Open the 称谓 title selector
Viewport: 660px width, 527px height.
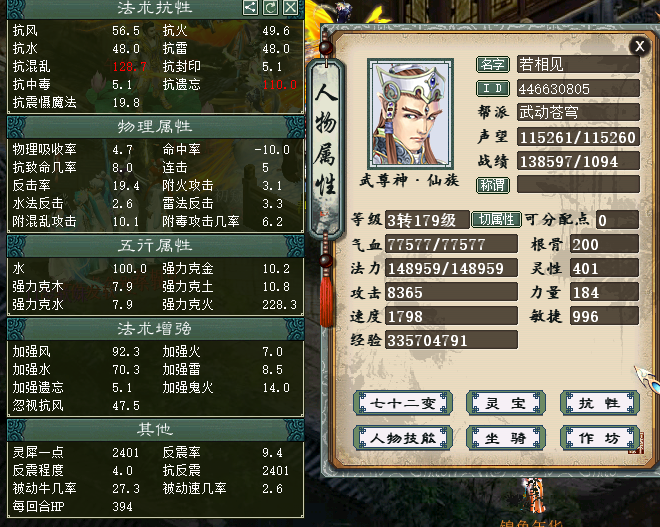tap(493, 185)
